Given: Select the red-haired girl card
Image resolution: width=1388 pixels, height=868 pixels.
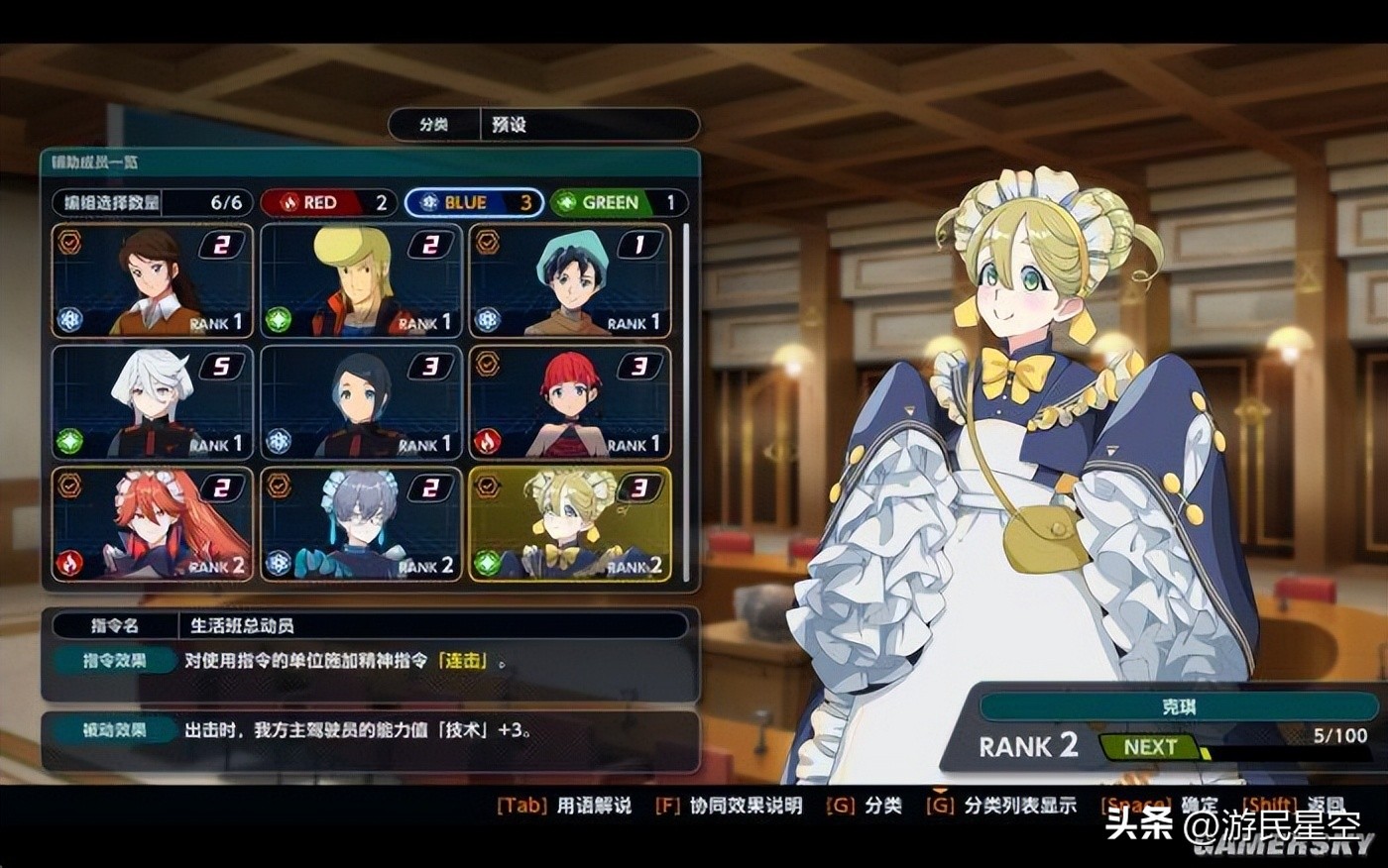Looking at the screenshot, I should [570, 402].
